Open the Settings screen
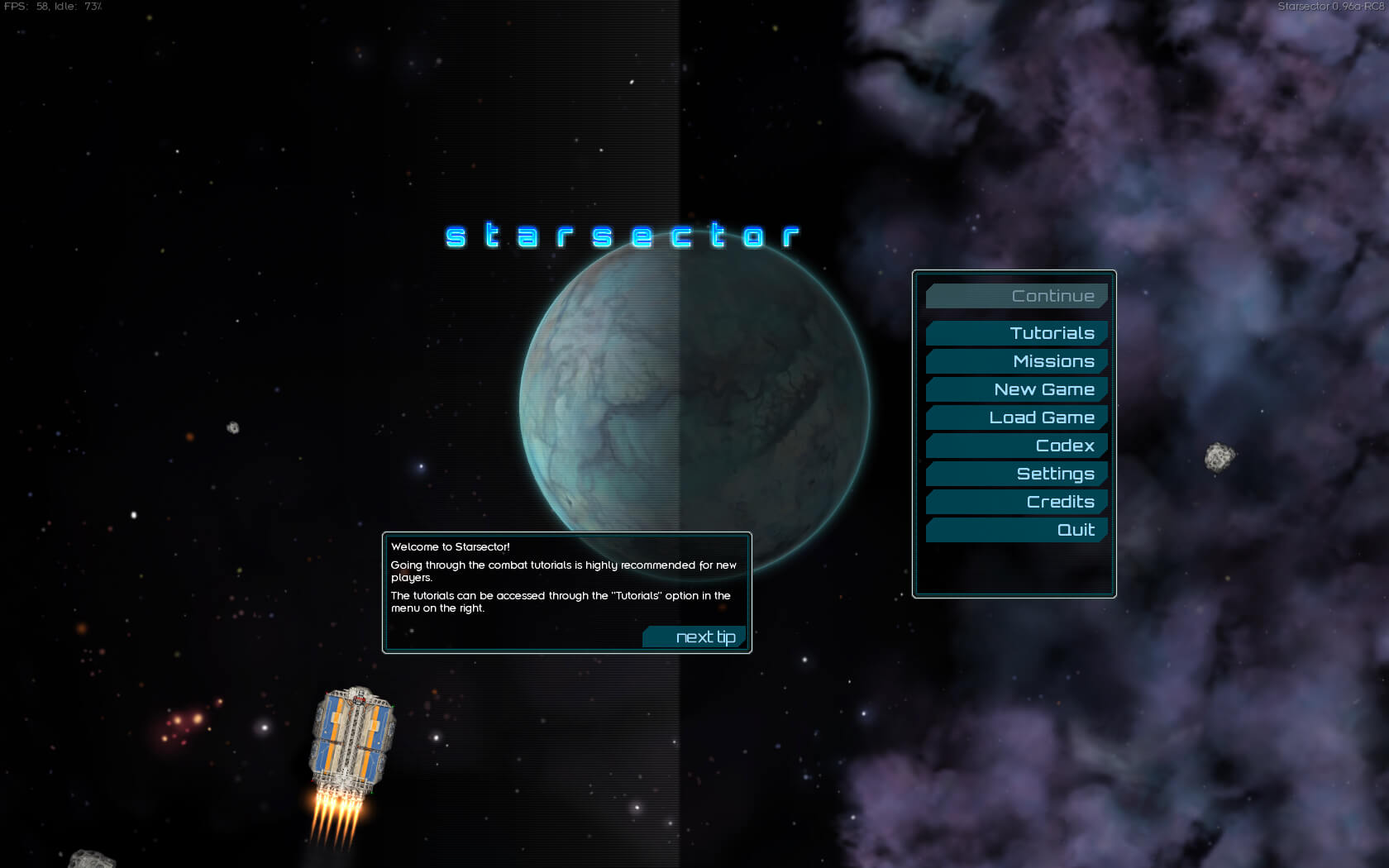 [x=1017, y=474]
